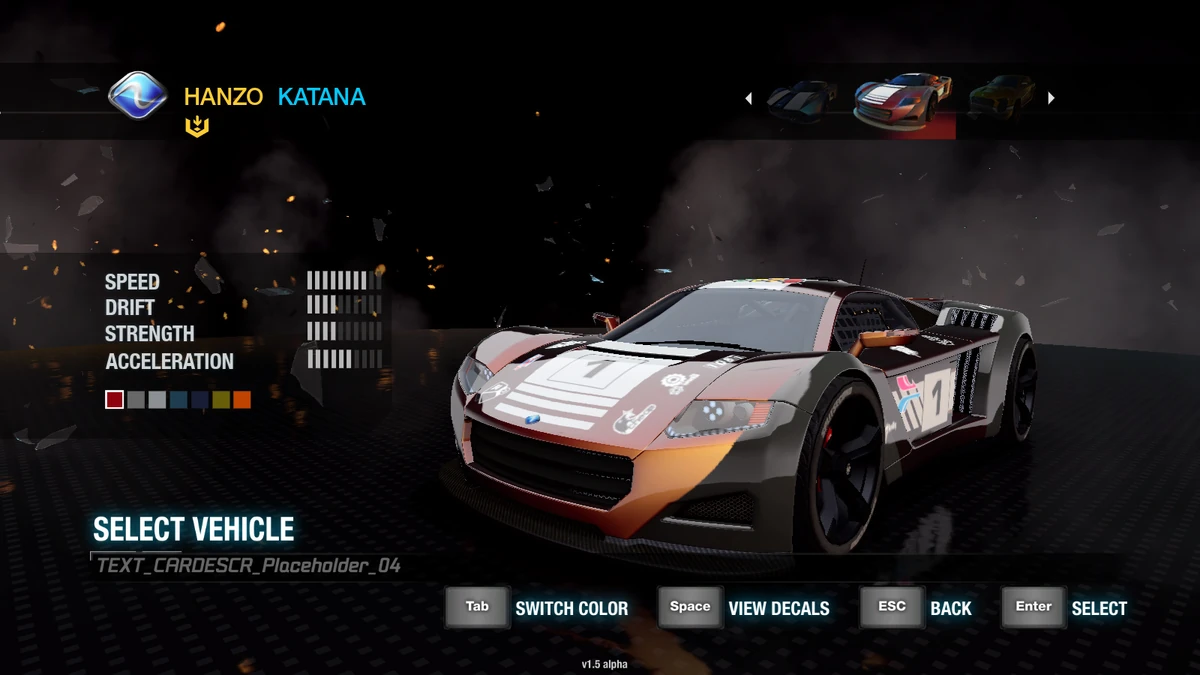Click the left arrow in the vehicle carousel
Image resolution: width=1200 pixels, height=675 pixels.
(x=748, y=98)
